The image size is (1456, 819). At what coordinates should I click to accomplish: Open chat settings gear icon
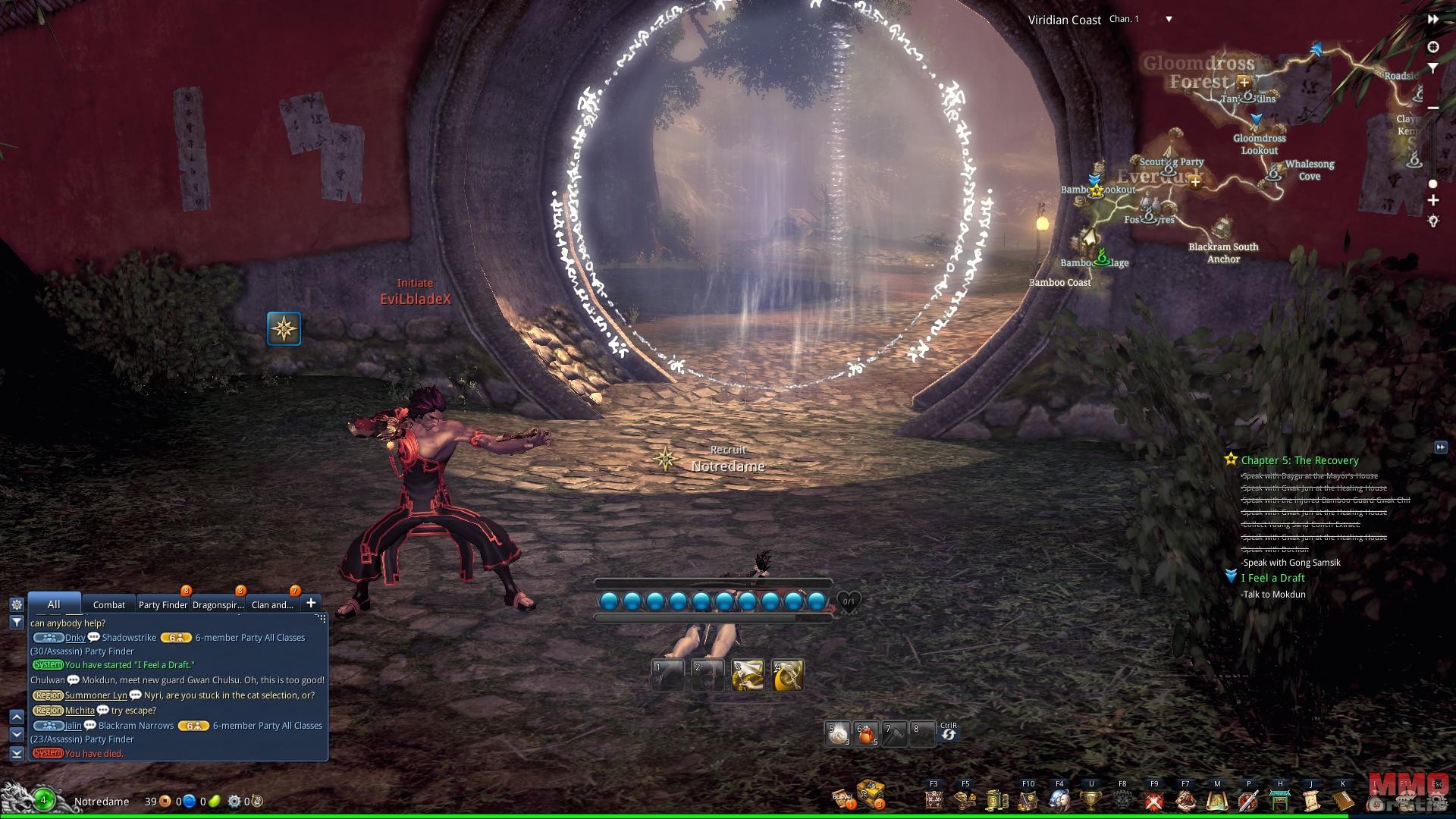pos(16,604)
